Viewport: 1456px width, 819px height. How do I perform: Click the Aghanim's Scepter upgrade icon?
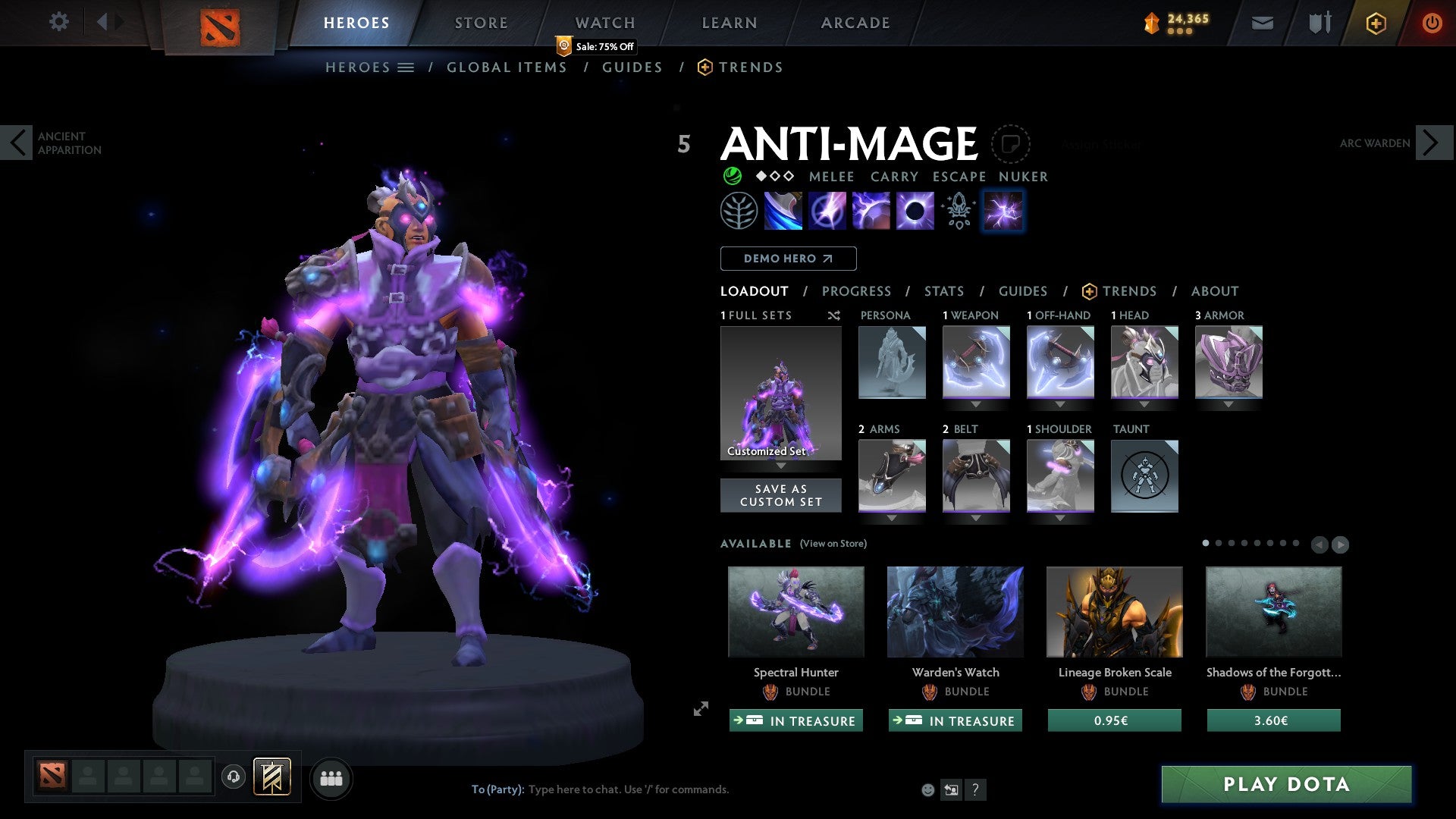957,211
